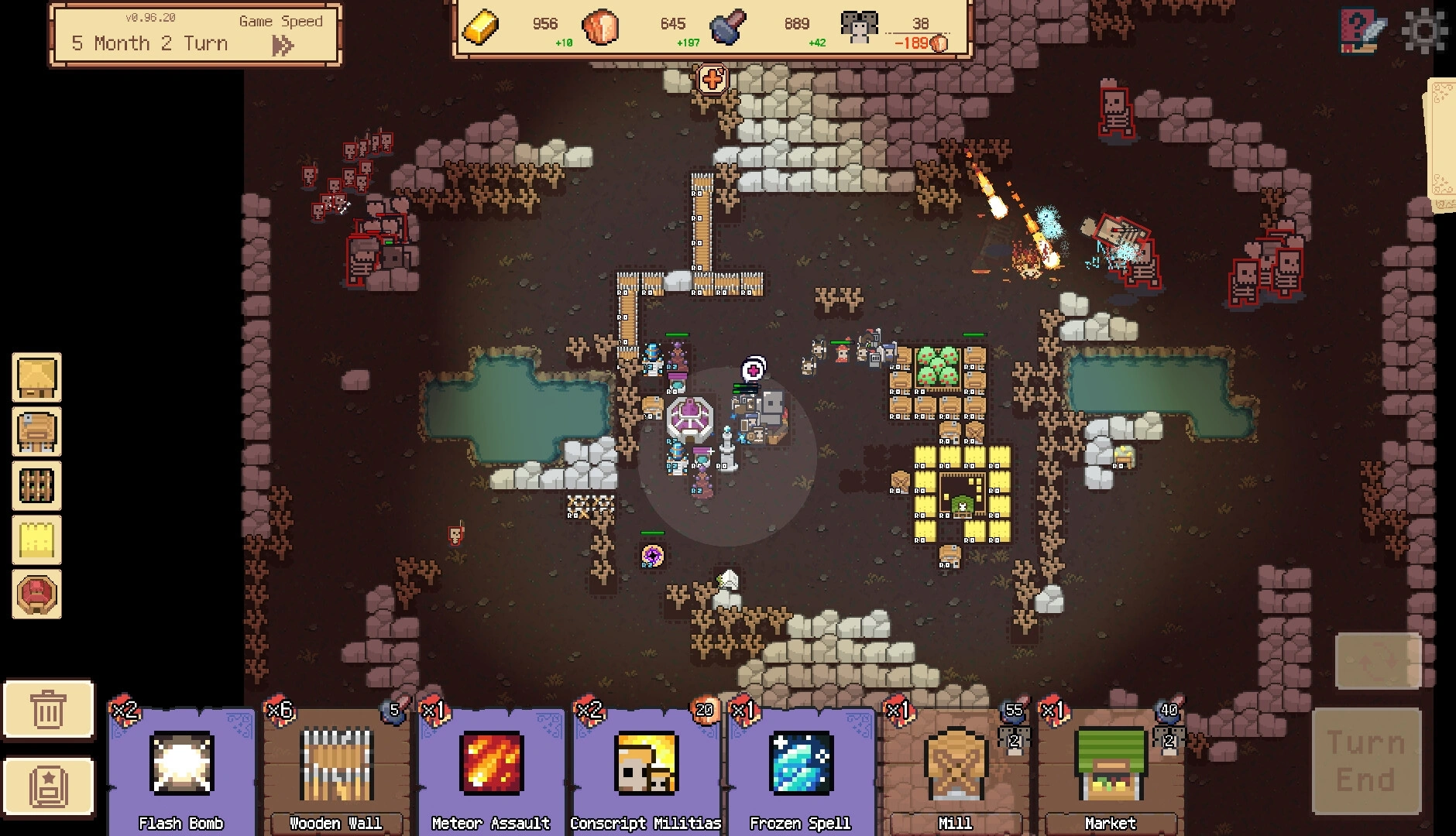Select the Flash Bomb card

pos(181,770)
